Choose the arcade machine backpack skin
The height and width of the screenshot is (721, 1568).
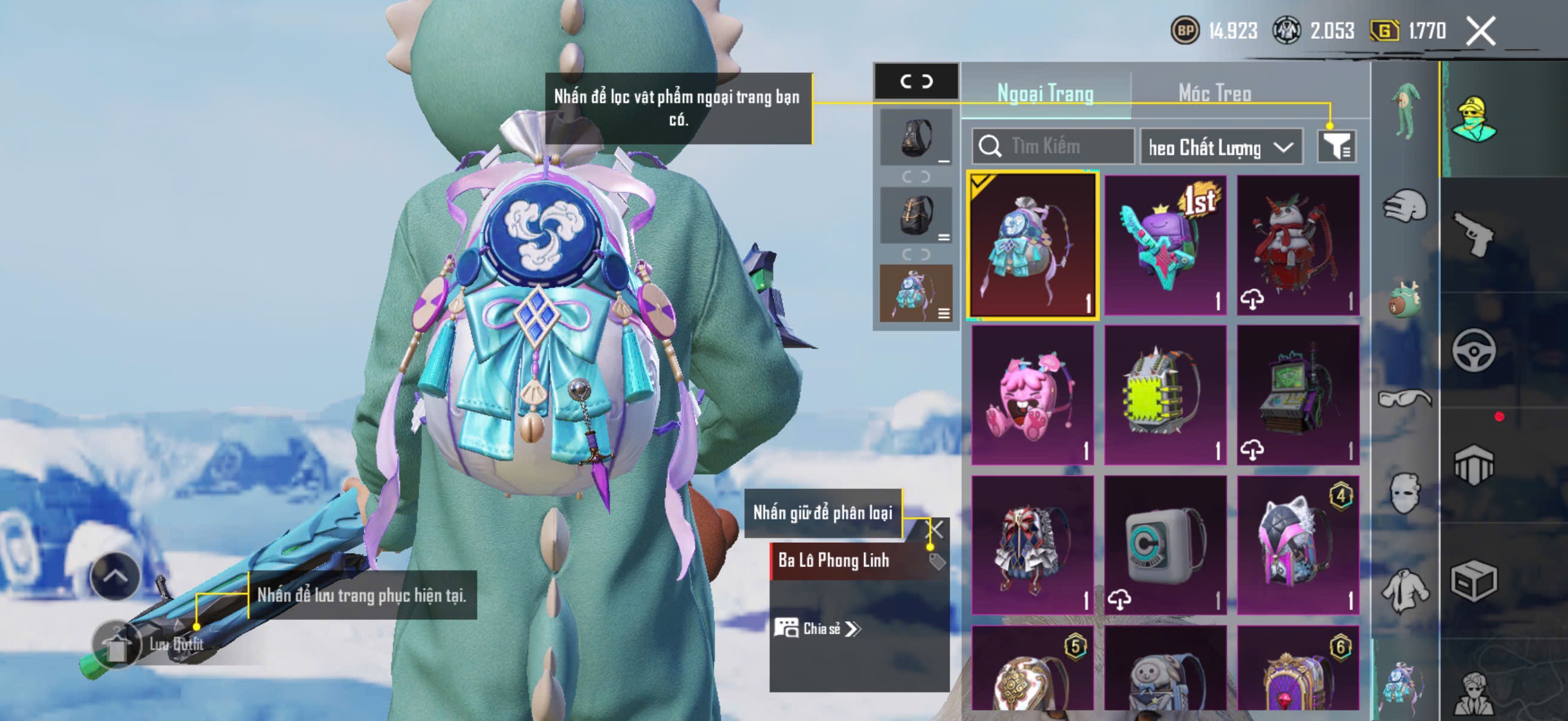1298,395
